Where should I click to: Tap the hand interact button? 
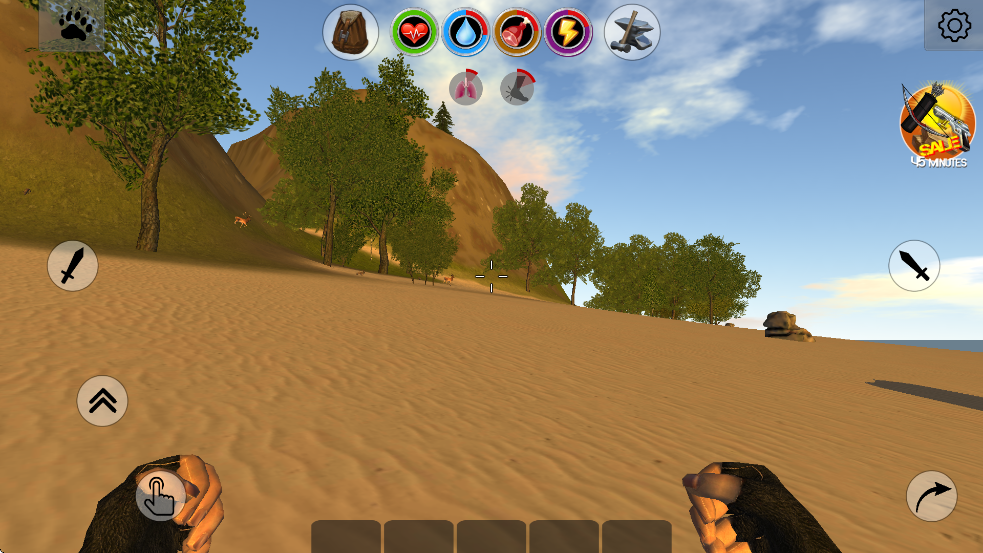point(160,495)
